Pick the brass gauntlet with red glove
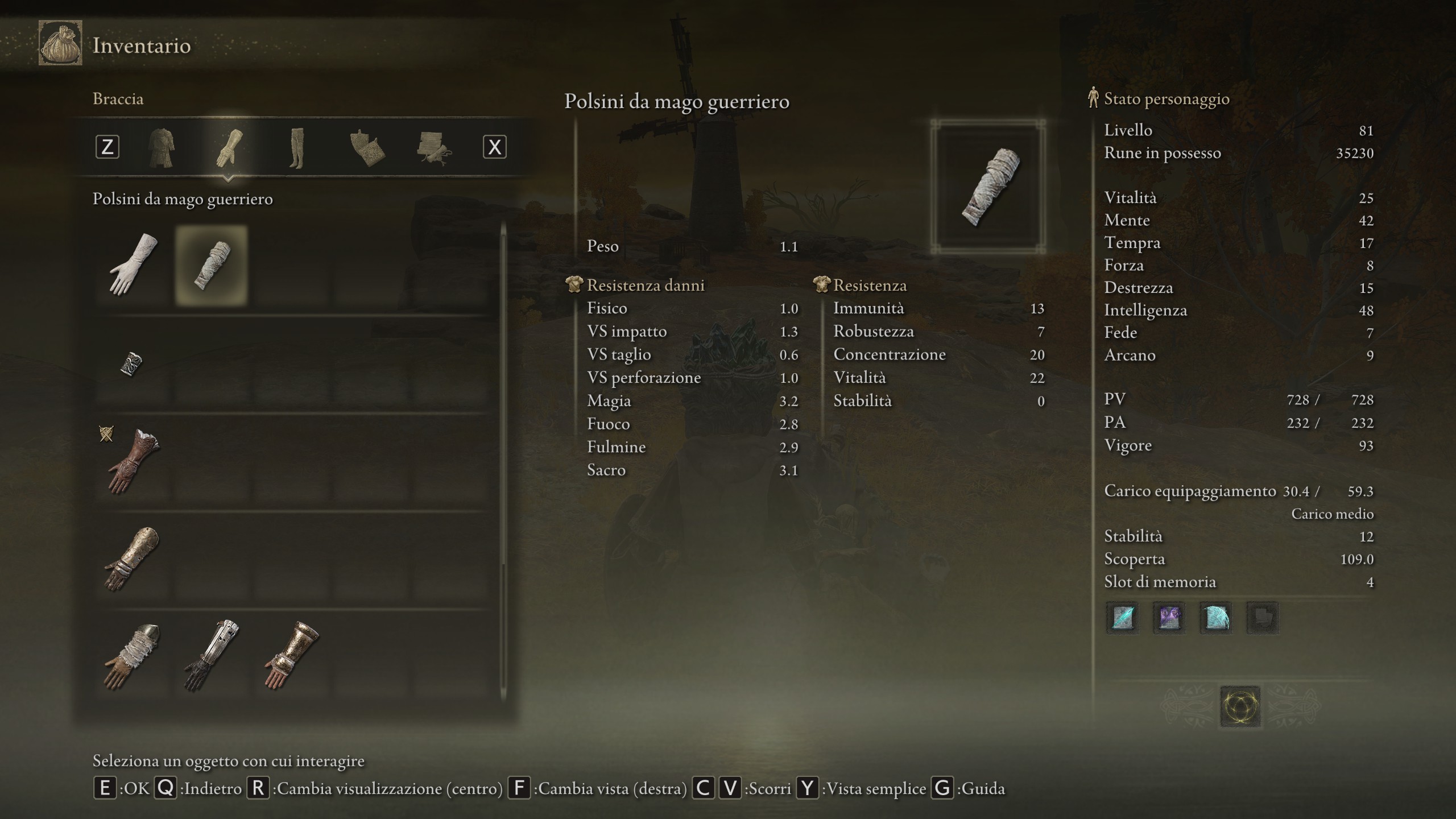Screen dimensions: 1456x819 tap(291, 657)
